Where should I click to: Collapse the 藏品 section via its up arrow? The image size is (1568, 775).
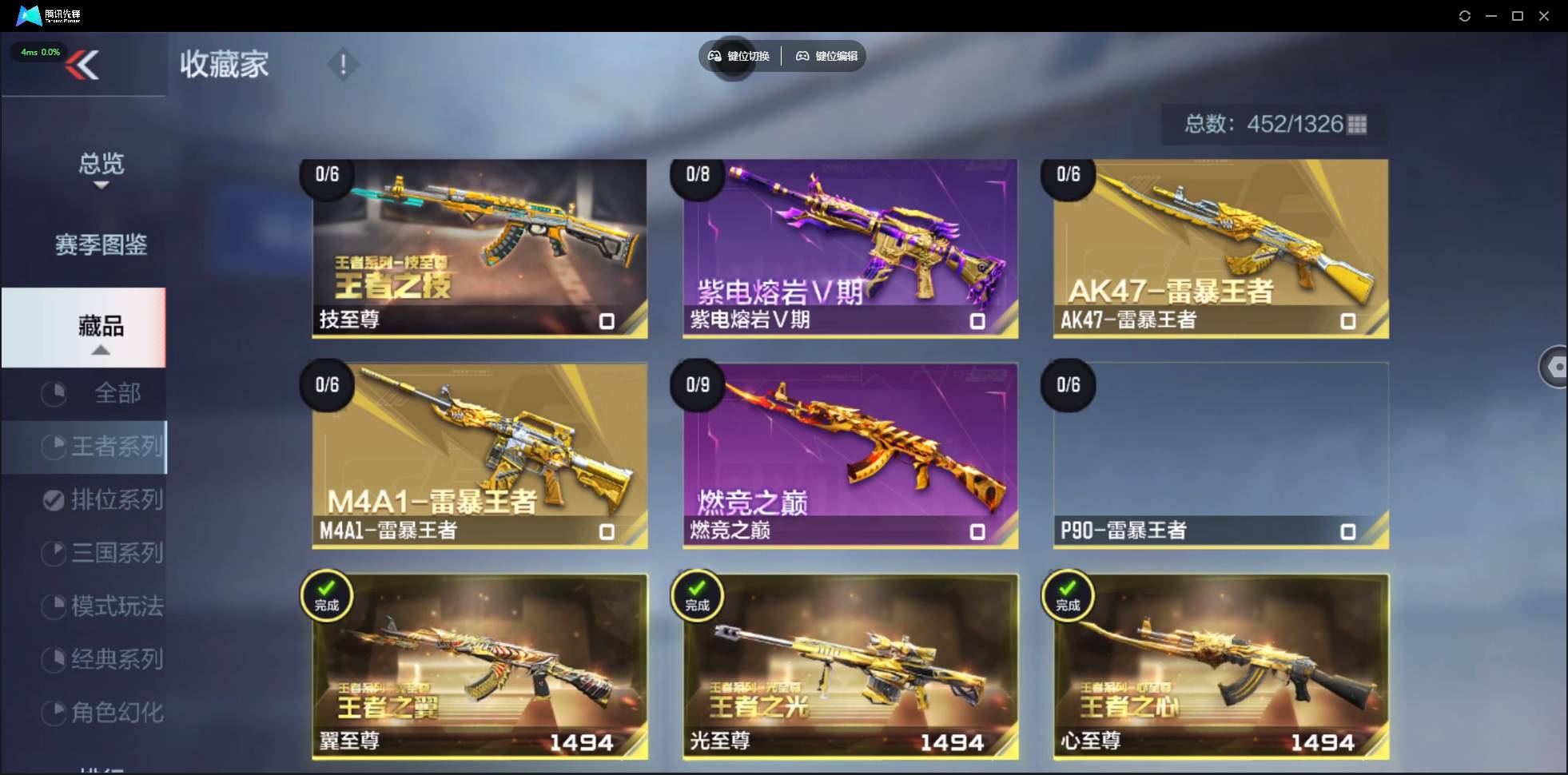pos(101,350)
